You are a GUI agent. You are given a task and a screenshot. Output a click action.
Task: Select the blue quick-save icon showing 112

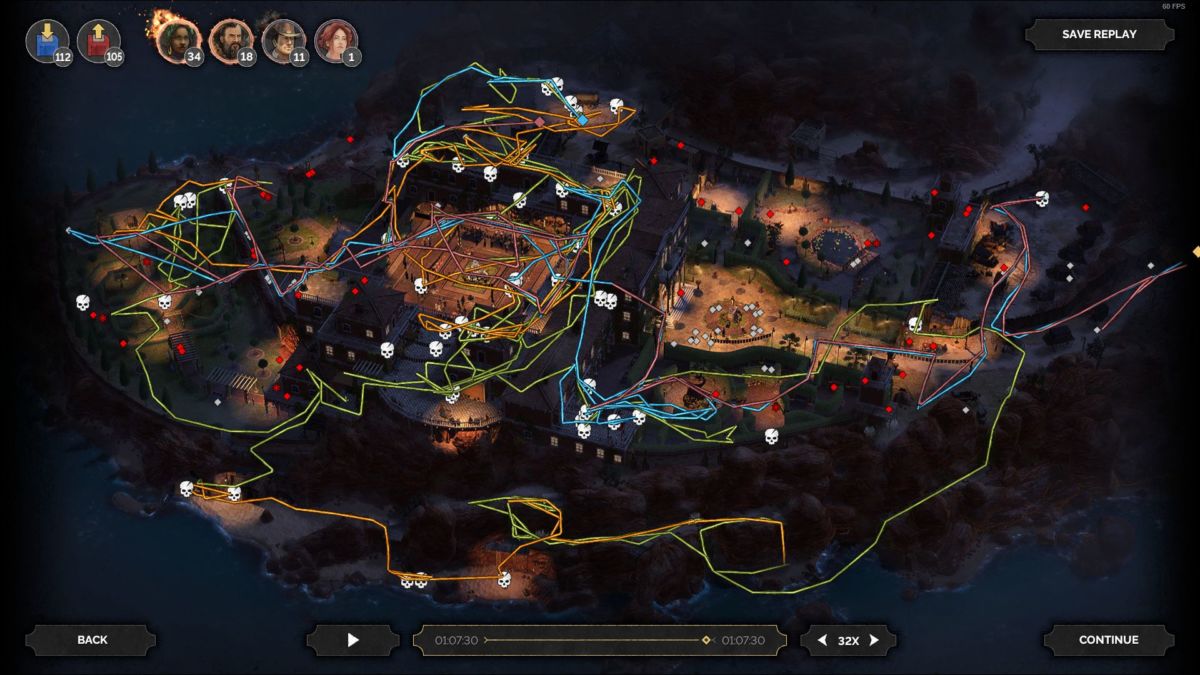click(x=46, y=42)
